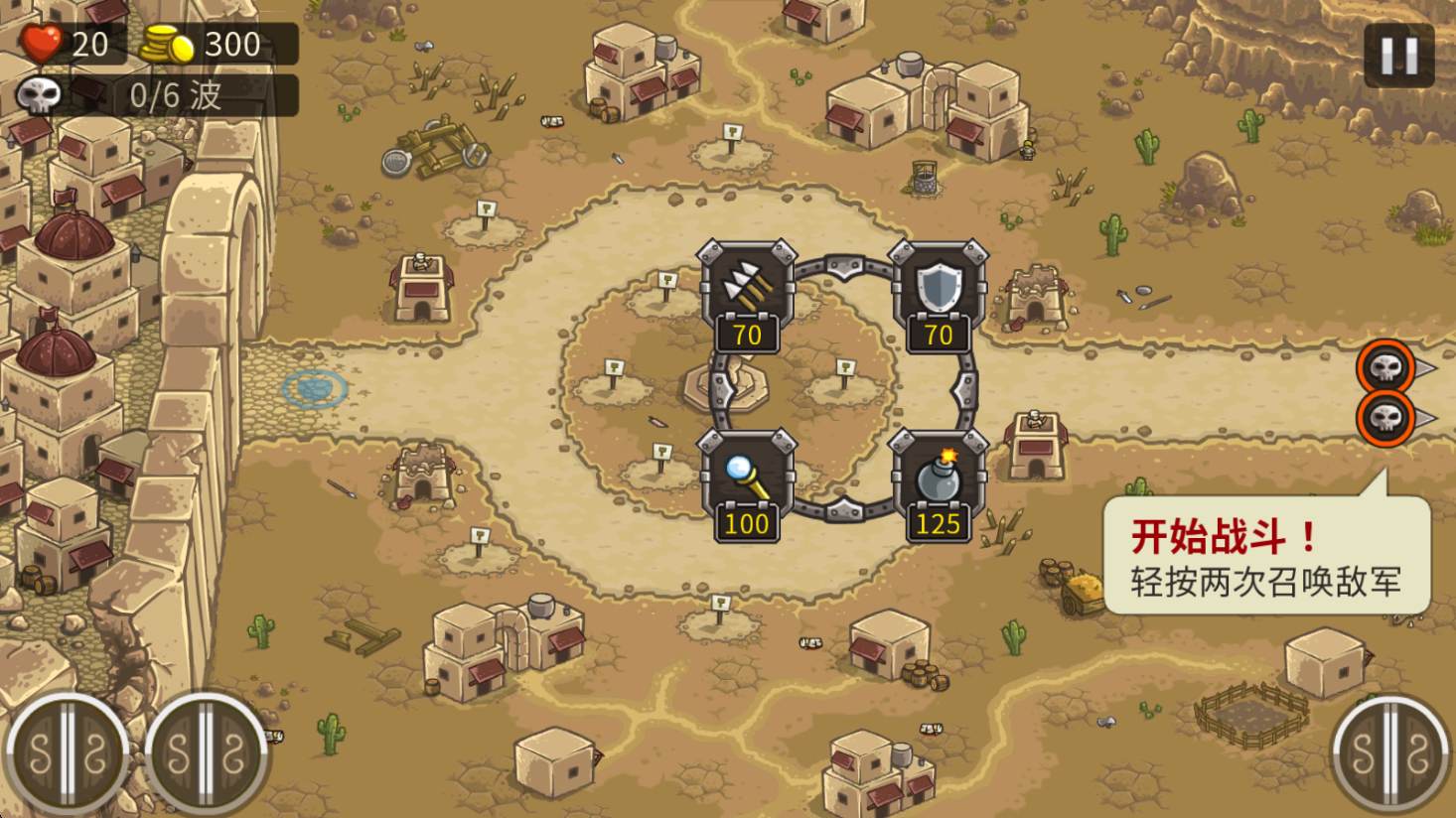This screenshot has height=818, width=1456.
Task: Pause the game
Action: click(1398, 56)
